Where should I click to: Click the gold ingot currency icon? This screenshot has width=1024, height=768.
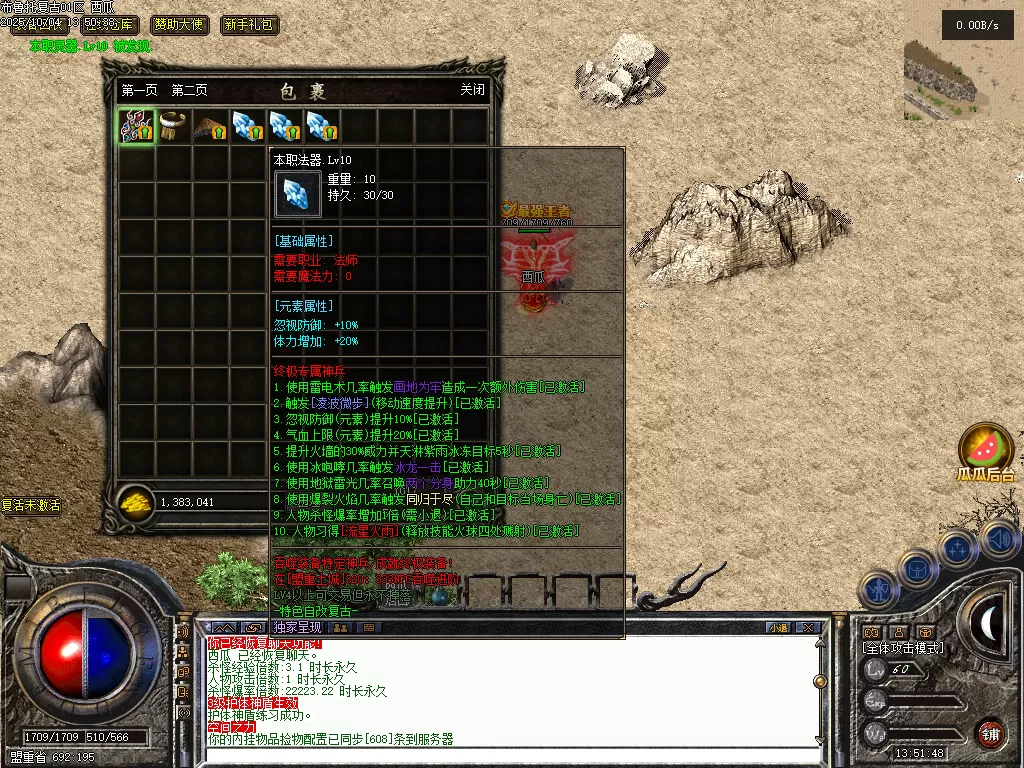[x=135, y=502]
